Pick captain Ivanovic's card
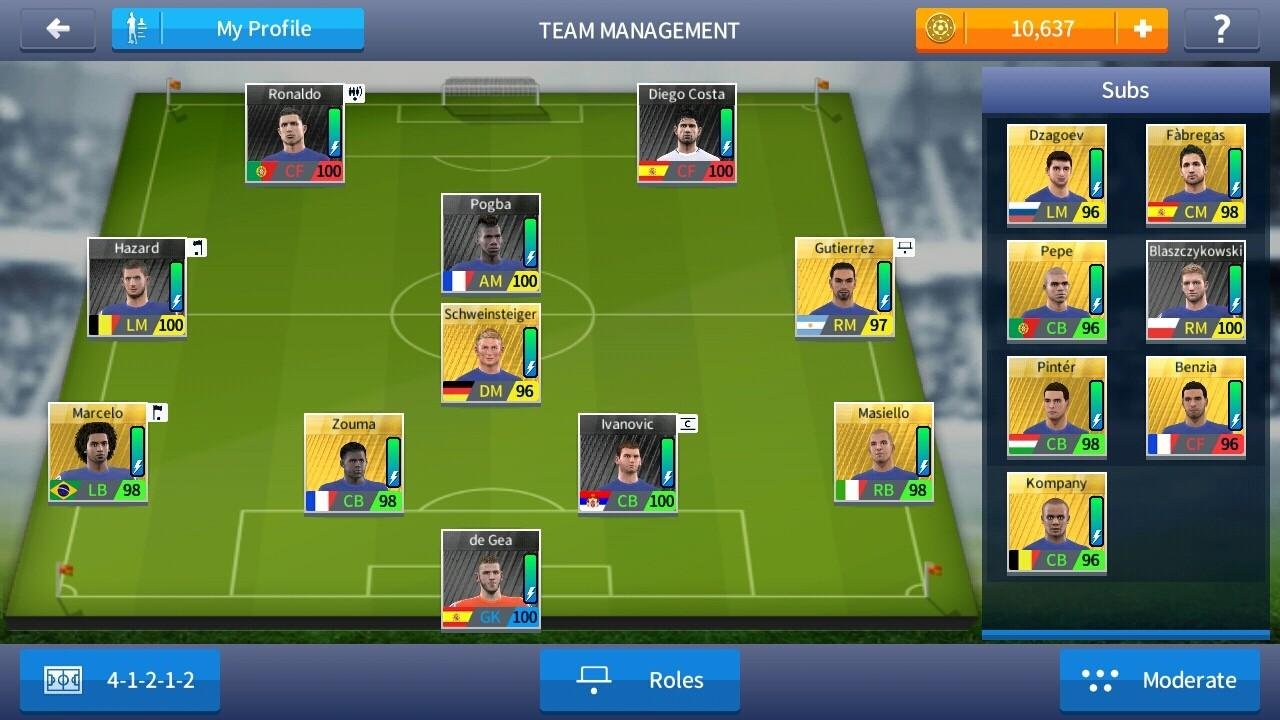This screenshot has width=1280, height=720. [x=627, y=463]
